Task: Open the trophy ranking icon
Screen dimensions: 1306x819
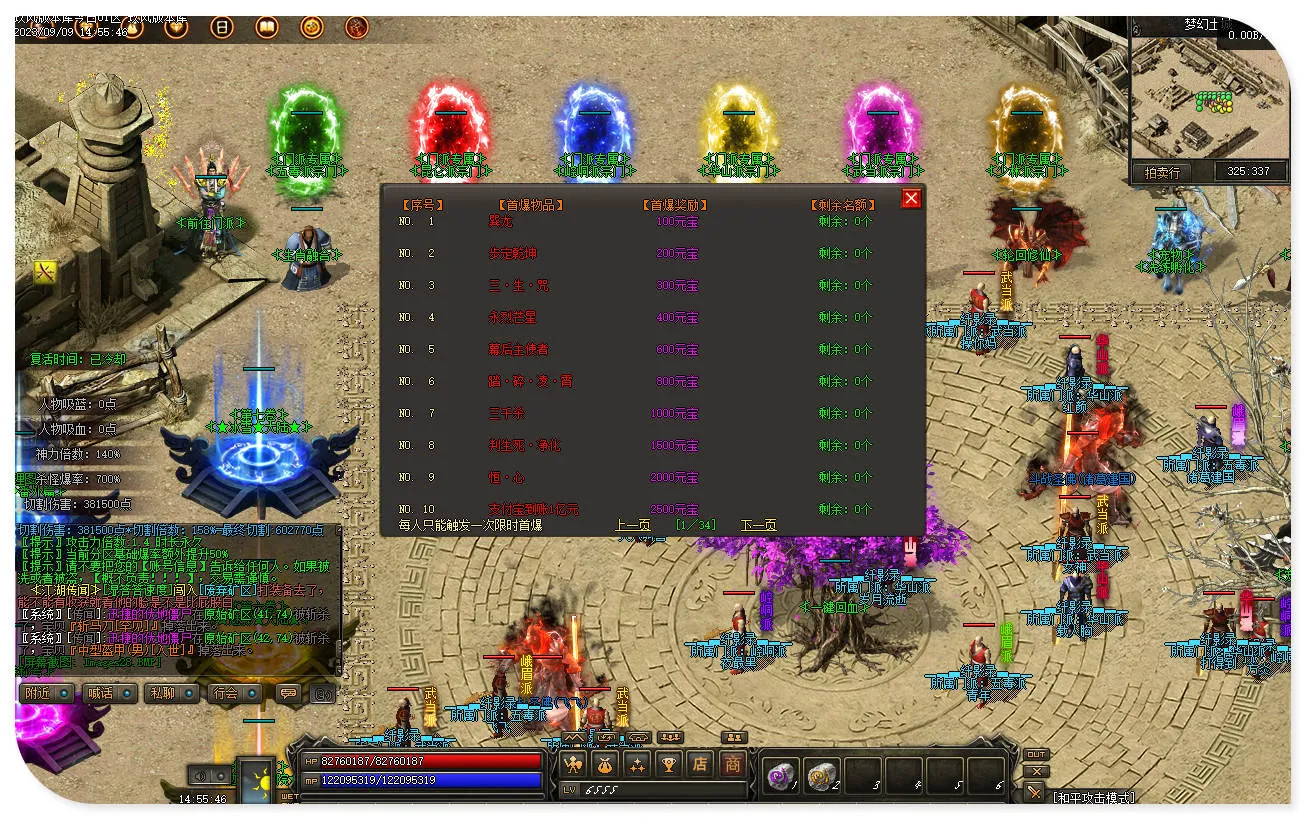Action: (669, 765)
